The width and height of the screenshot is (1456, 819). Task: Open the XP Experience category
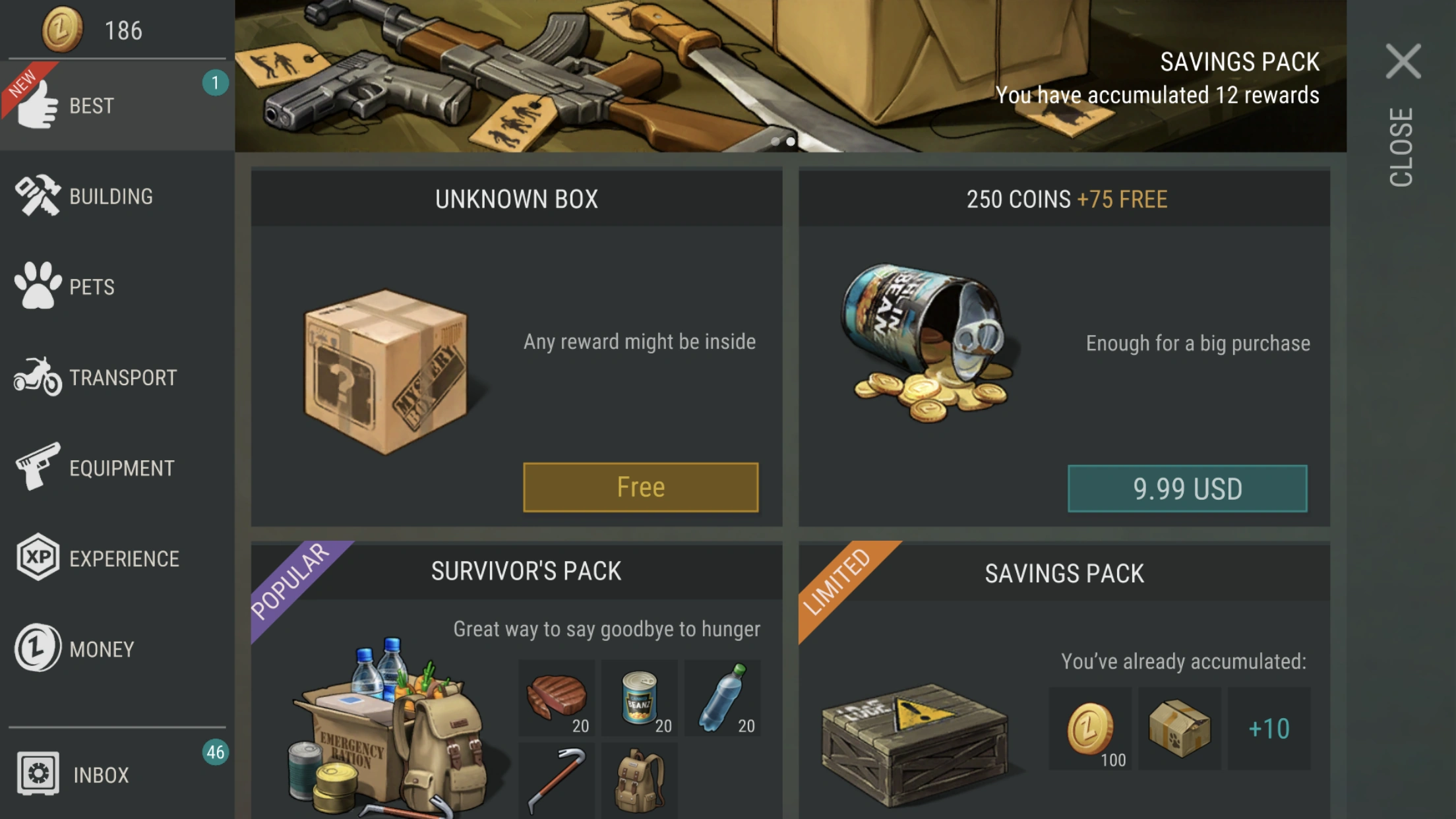(38, 558)
